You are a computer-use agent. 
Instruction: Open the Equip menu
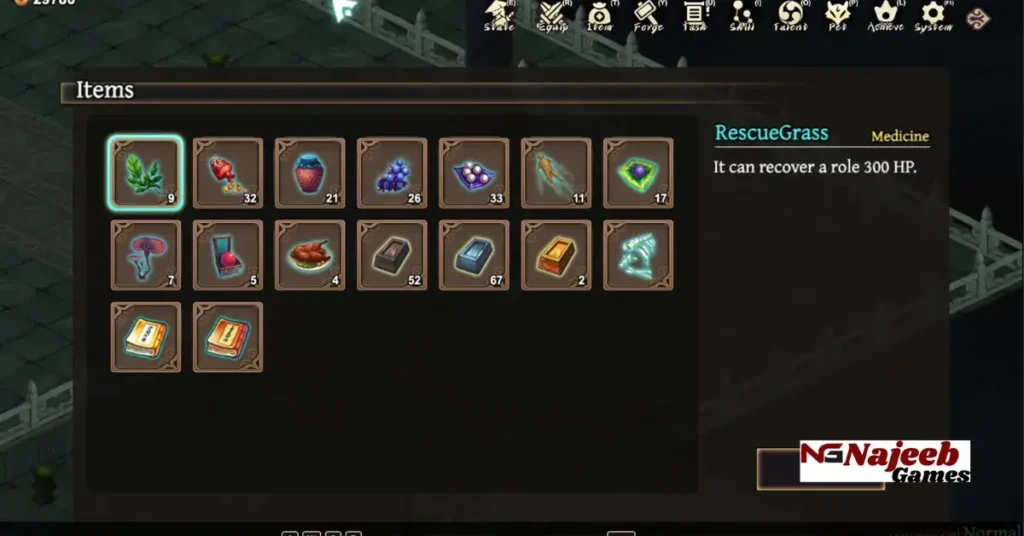[552, 14]
